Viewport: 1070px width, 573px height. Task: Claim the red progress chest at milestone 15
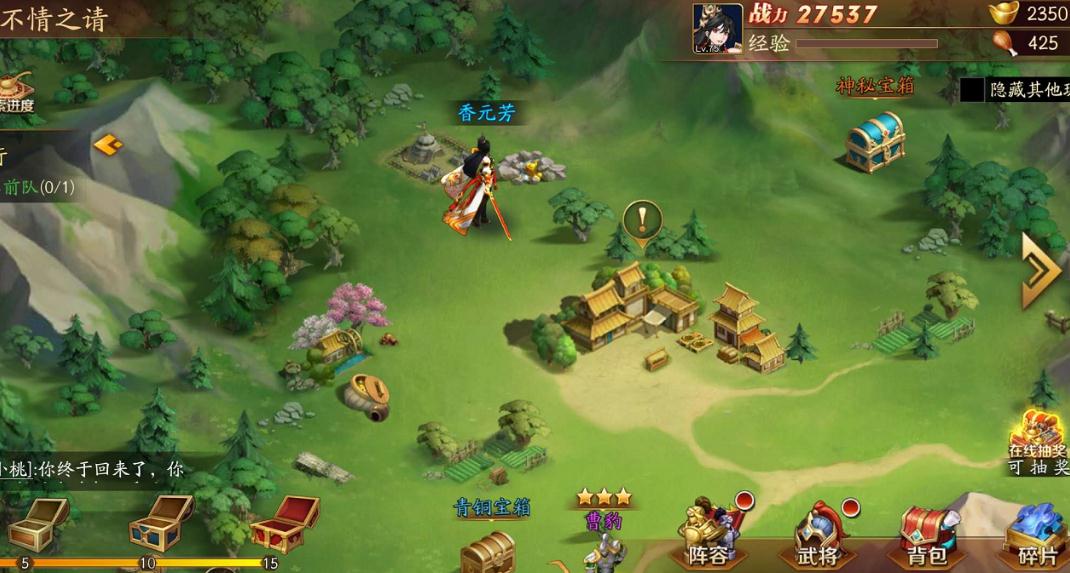click(x=283, y=522)
